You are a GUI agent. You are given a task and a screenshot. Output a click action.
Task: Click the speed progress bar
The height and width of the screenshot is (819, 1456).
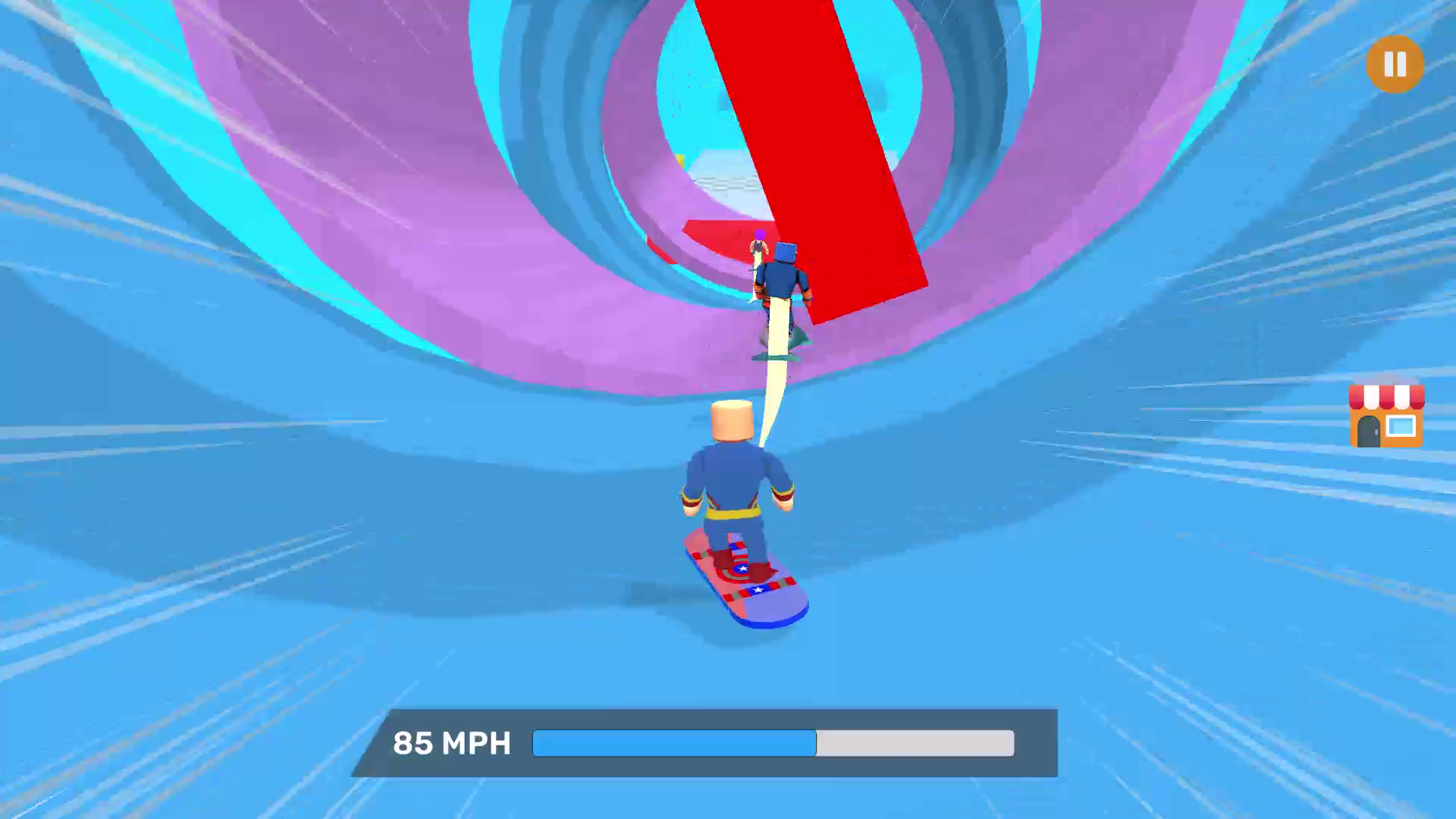(x=773, y=744)
